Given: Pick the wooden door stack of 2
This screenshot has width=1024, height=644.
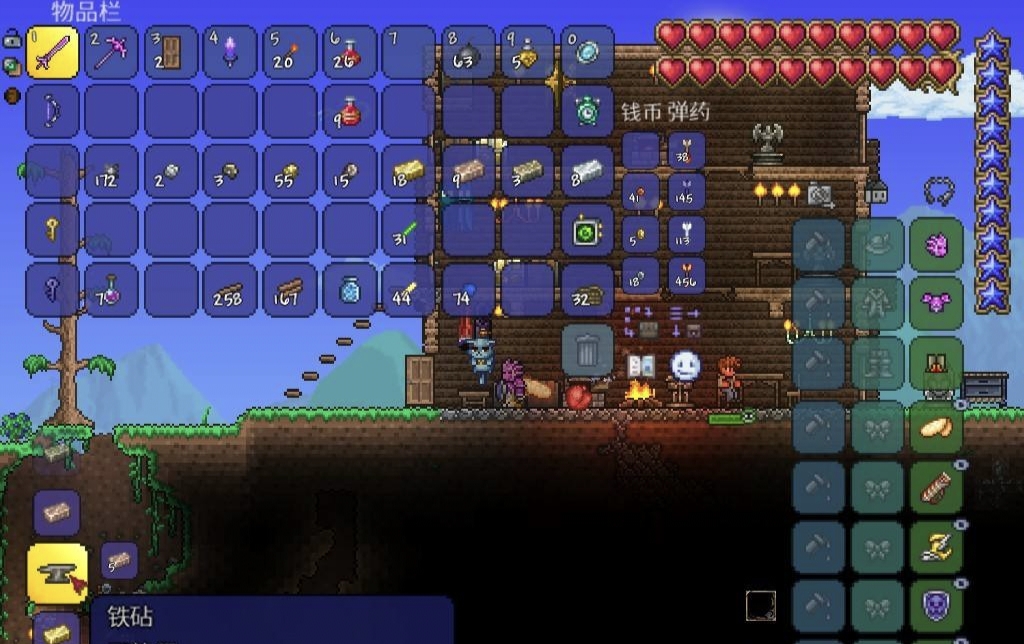Looking at the screenshot, I should [170, 52].
